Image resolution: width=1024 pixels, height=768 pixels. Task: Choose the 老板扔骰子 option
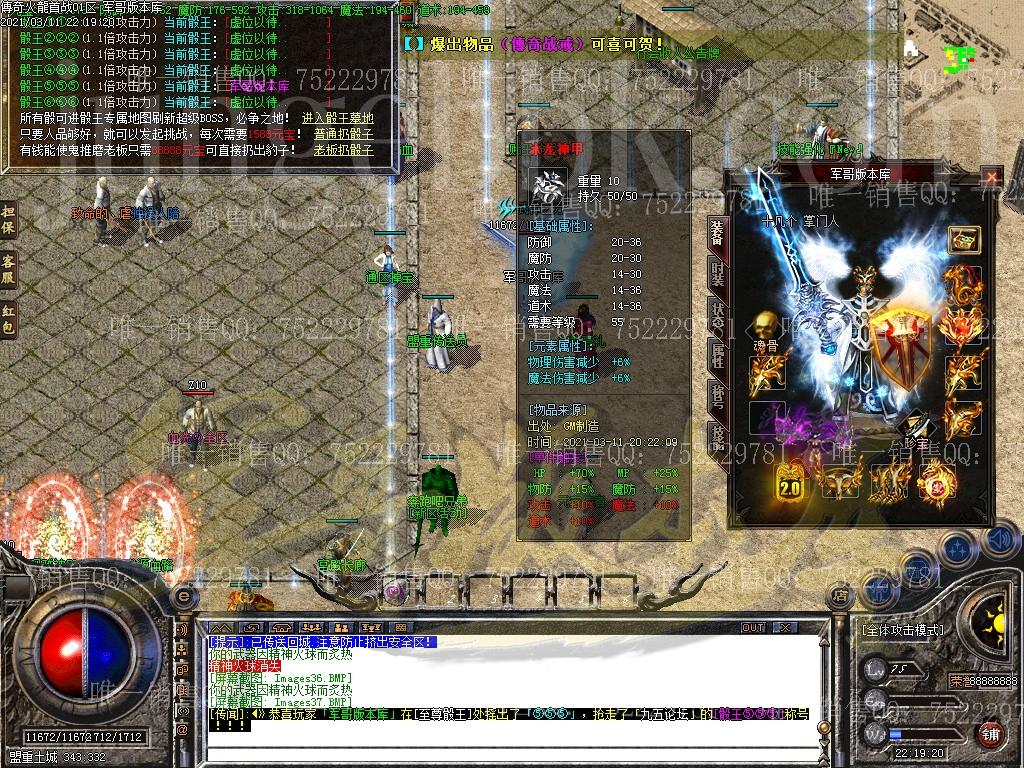click(343, 150)
